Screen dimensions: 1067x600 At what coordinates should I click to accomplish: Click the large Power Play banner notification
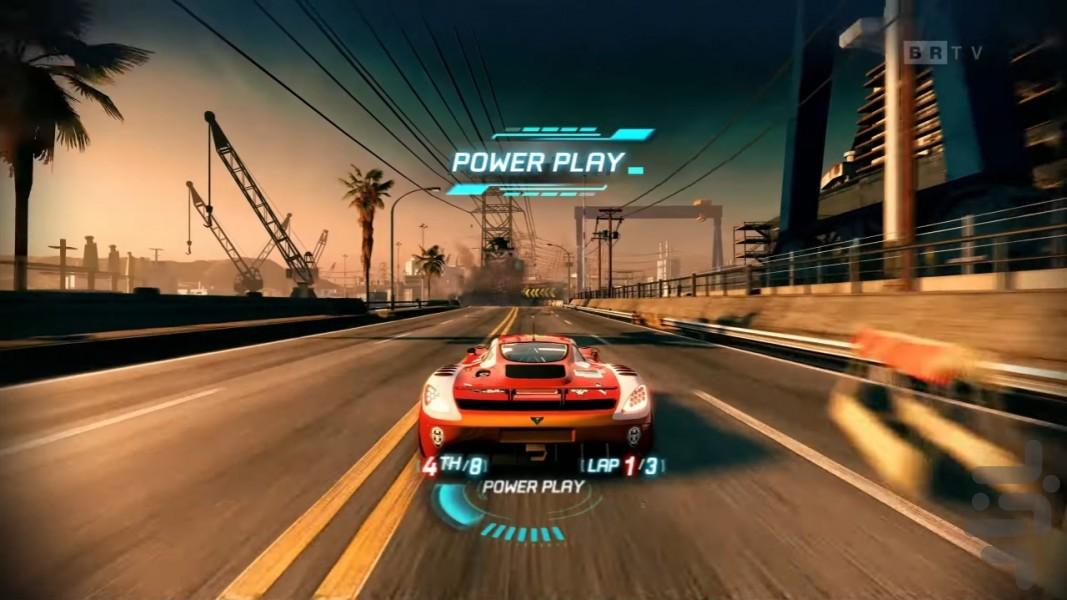click(x=538, y=161)
